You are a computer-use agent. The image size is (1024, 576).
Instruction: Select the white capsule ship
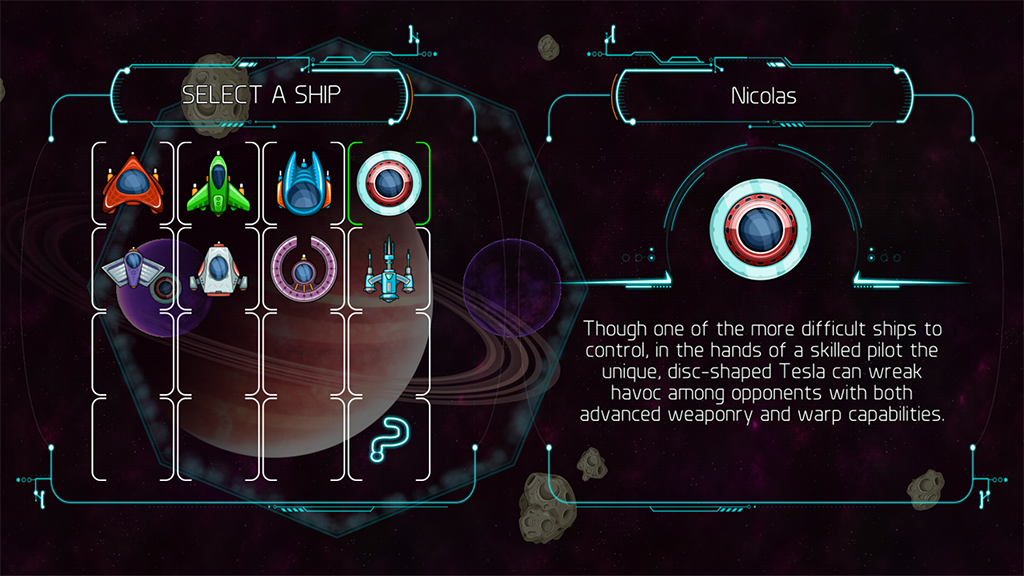(x=217, y=269)
